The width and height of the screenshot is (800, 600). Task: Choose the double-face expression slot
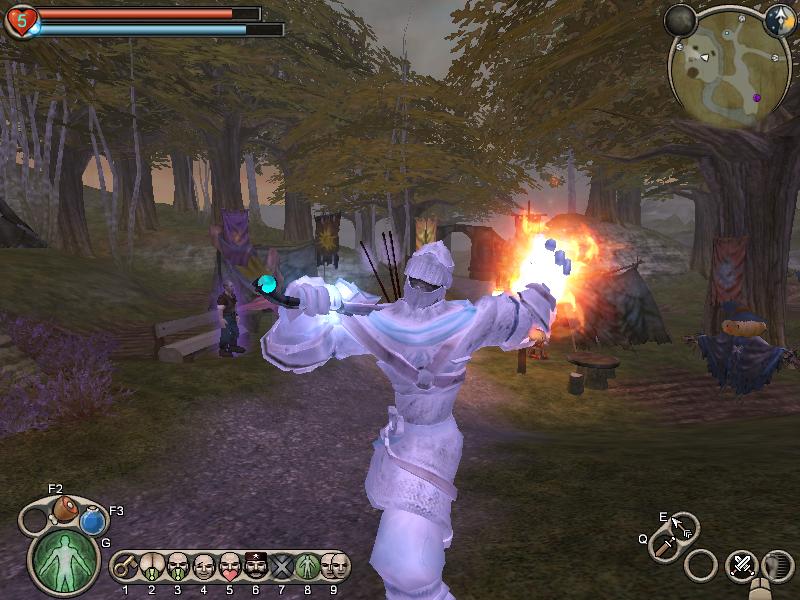334,566
